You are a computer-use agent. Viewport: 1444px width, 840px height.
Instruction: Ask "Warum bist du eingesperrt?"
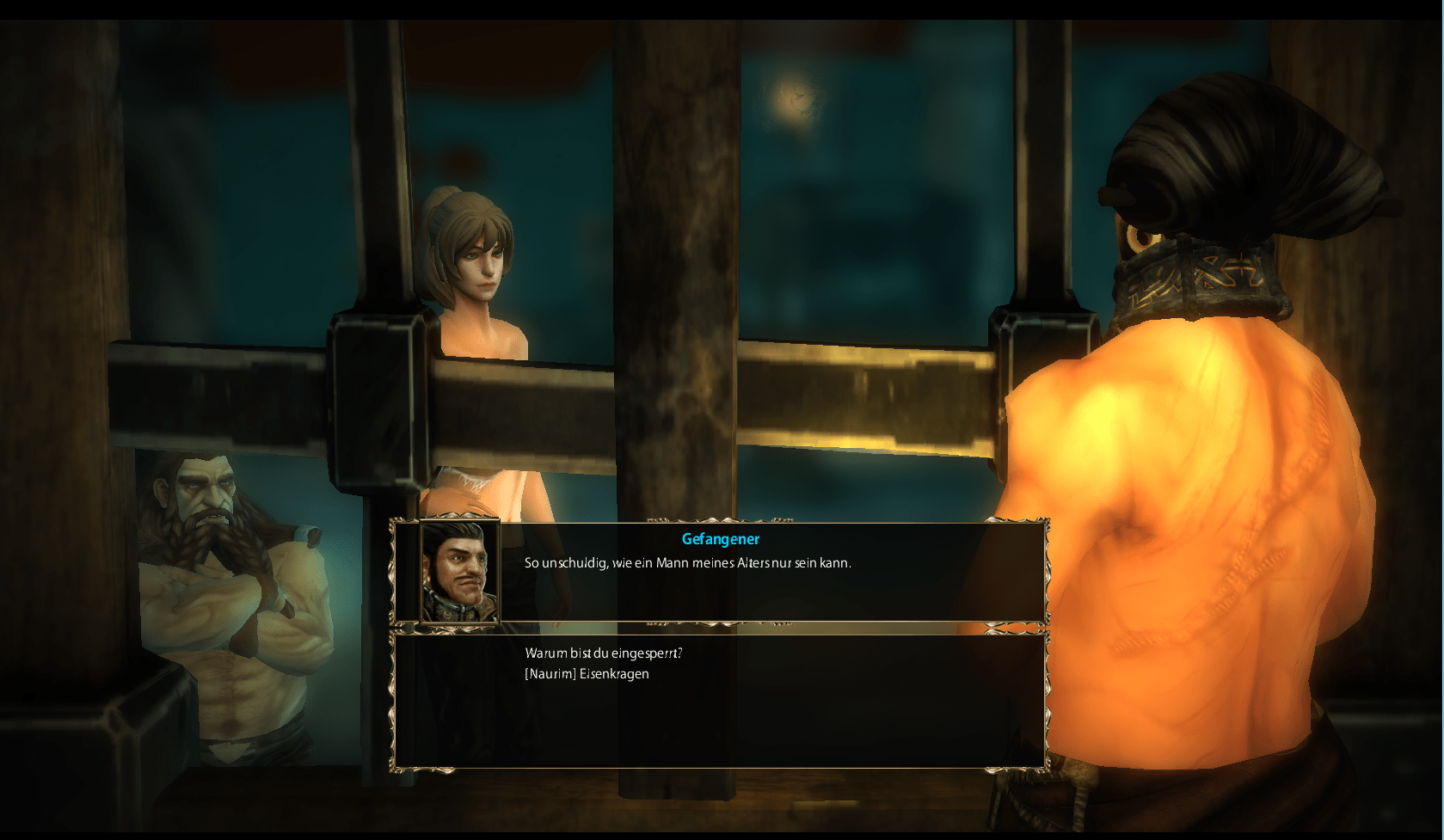603,653
